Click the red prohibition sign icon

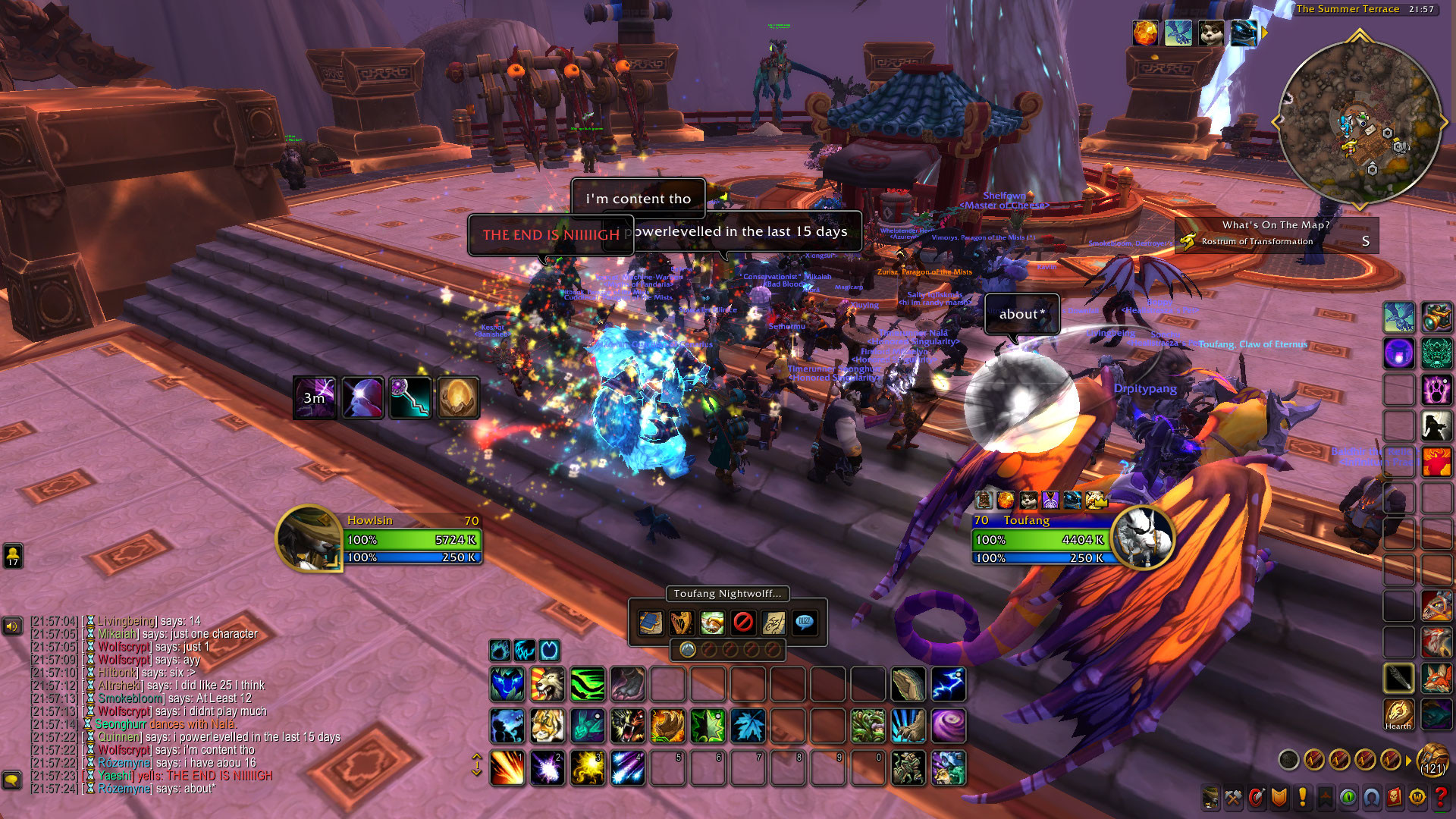(x=743, y=623)
